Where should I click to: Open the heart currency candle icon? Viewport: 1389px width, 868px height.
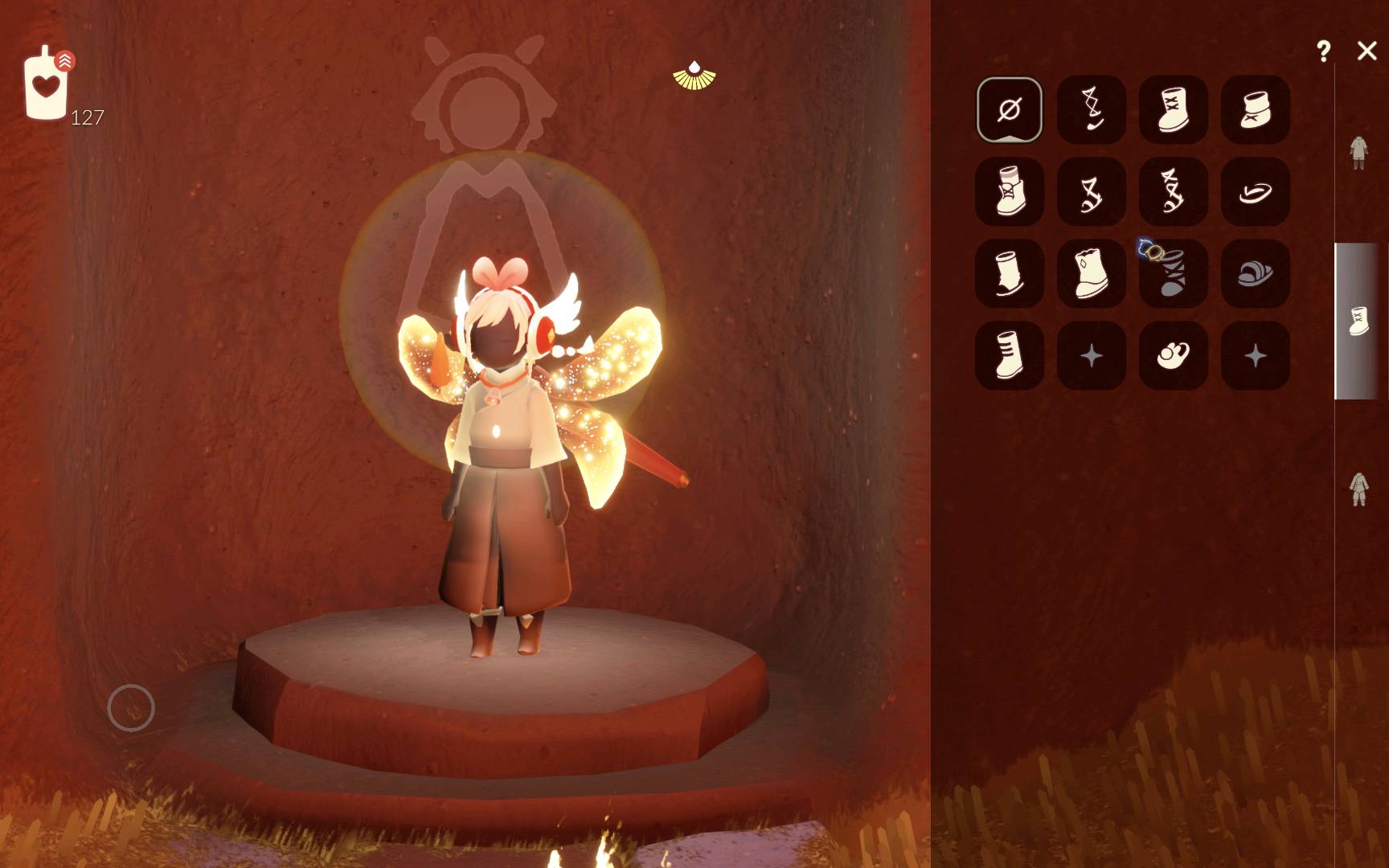(47, 85)
